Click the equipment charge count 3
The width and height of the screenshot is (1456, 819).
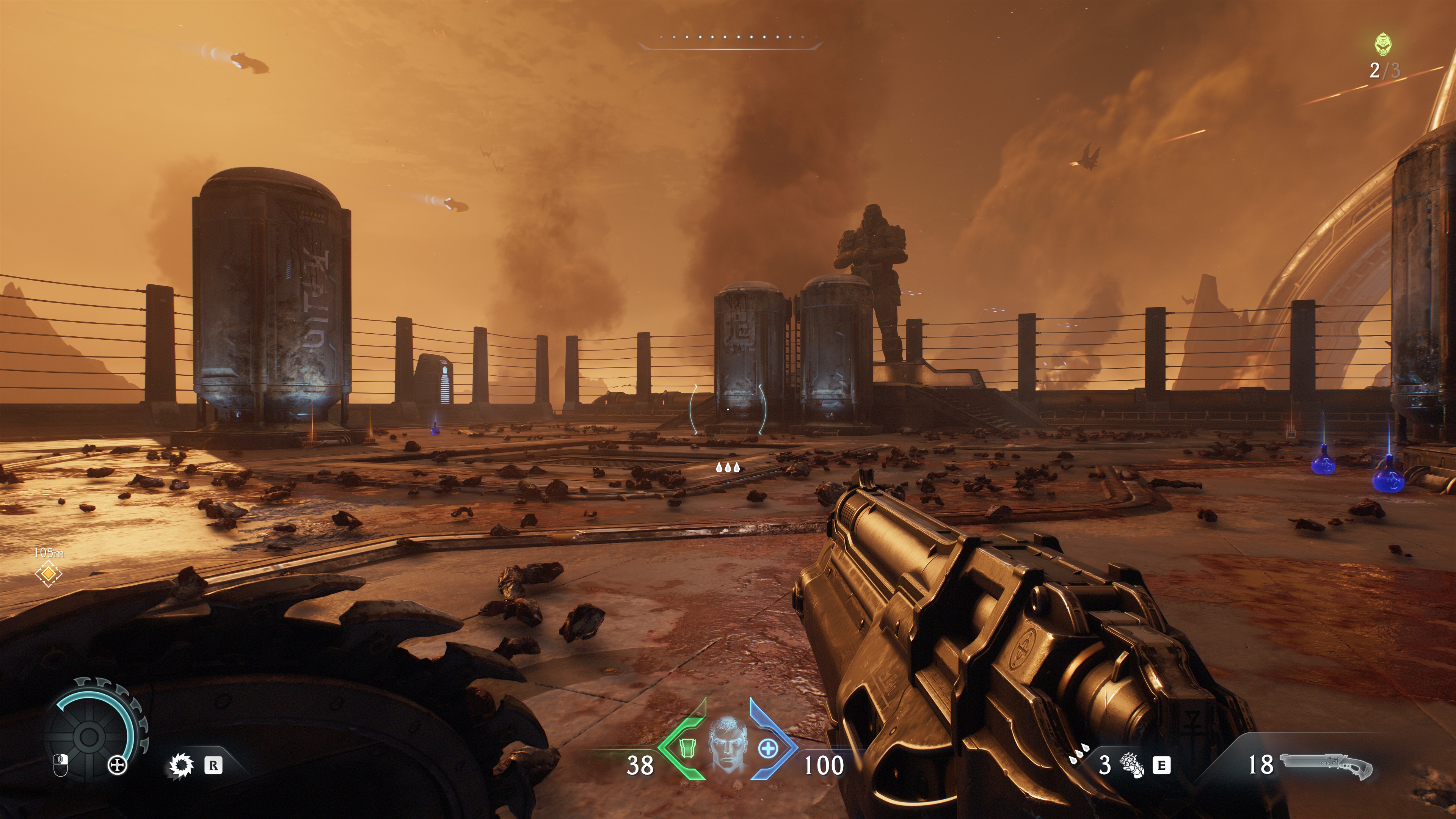pyautogui.click(x=1105, y=765)
